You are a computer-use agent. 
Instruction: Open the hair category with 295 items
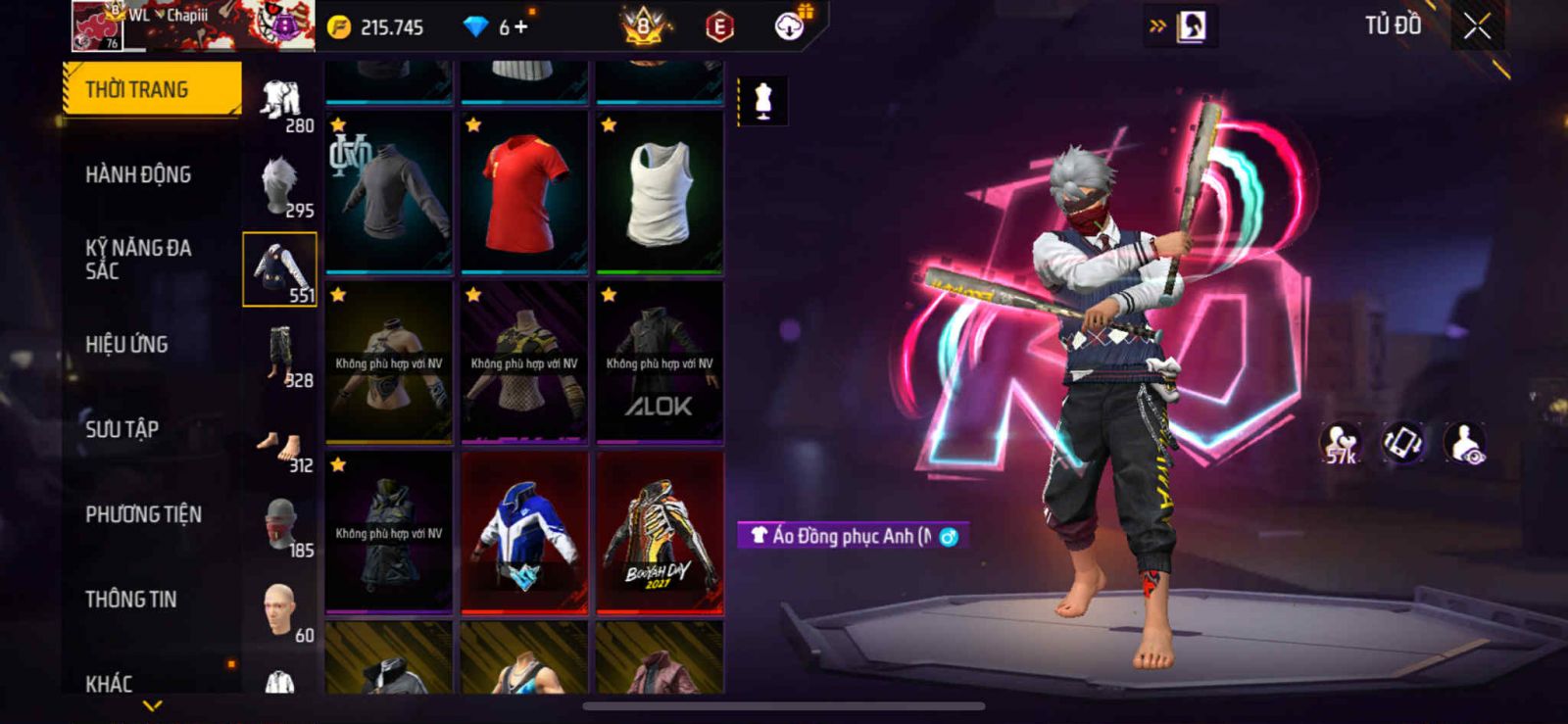click(281, 186)
